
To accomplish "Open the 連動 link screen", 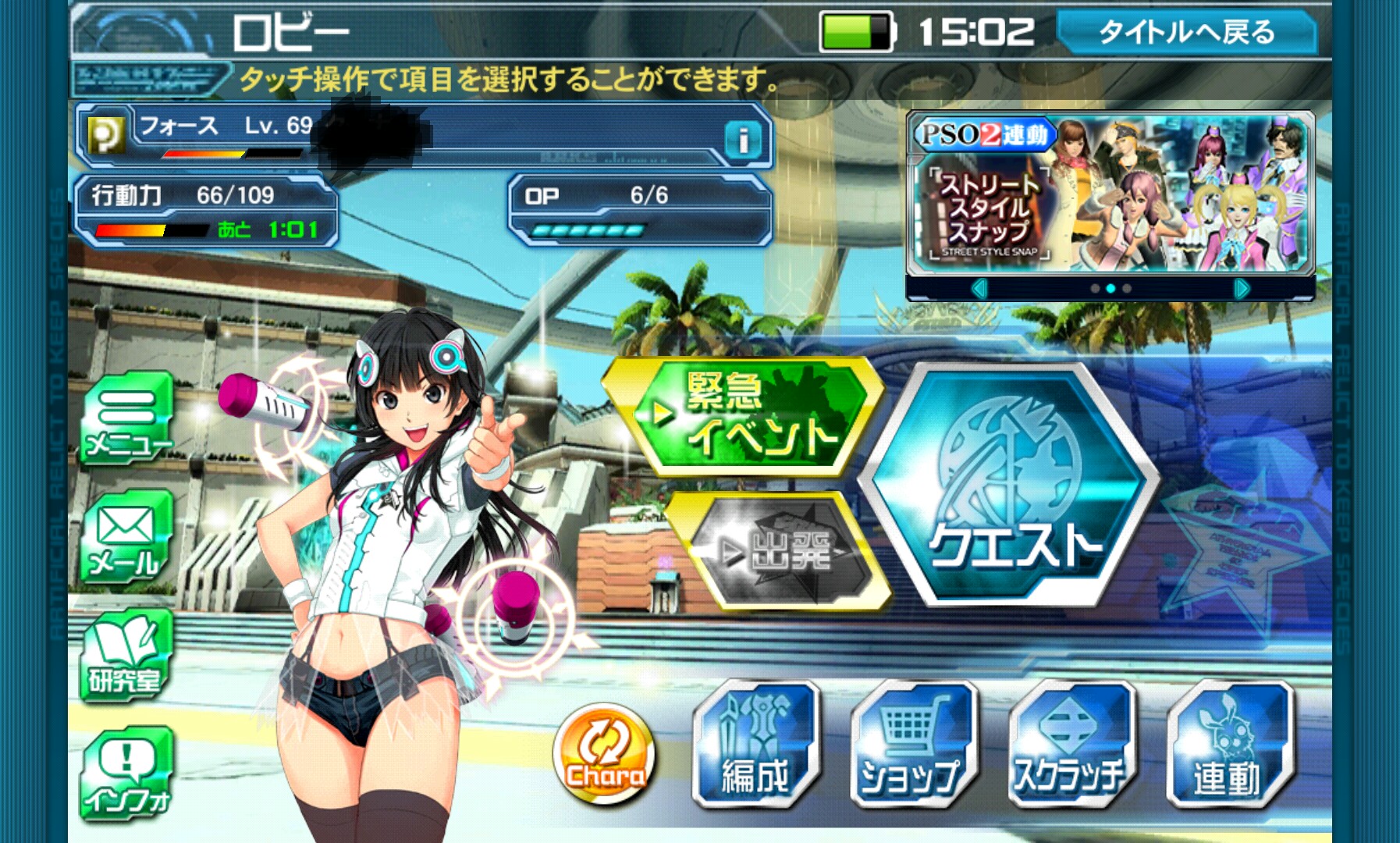I will click(1228, 745).
